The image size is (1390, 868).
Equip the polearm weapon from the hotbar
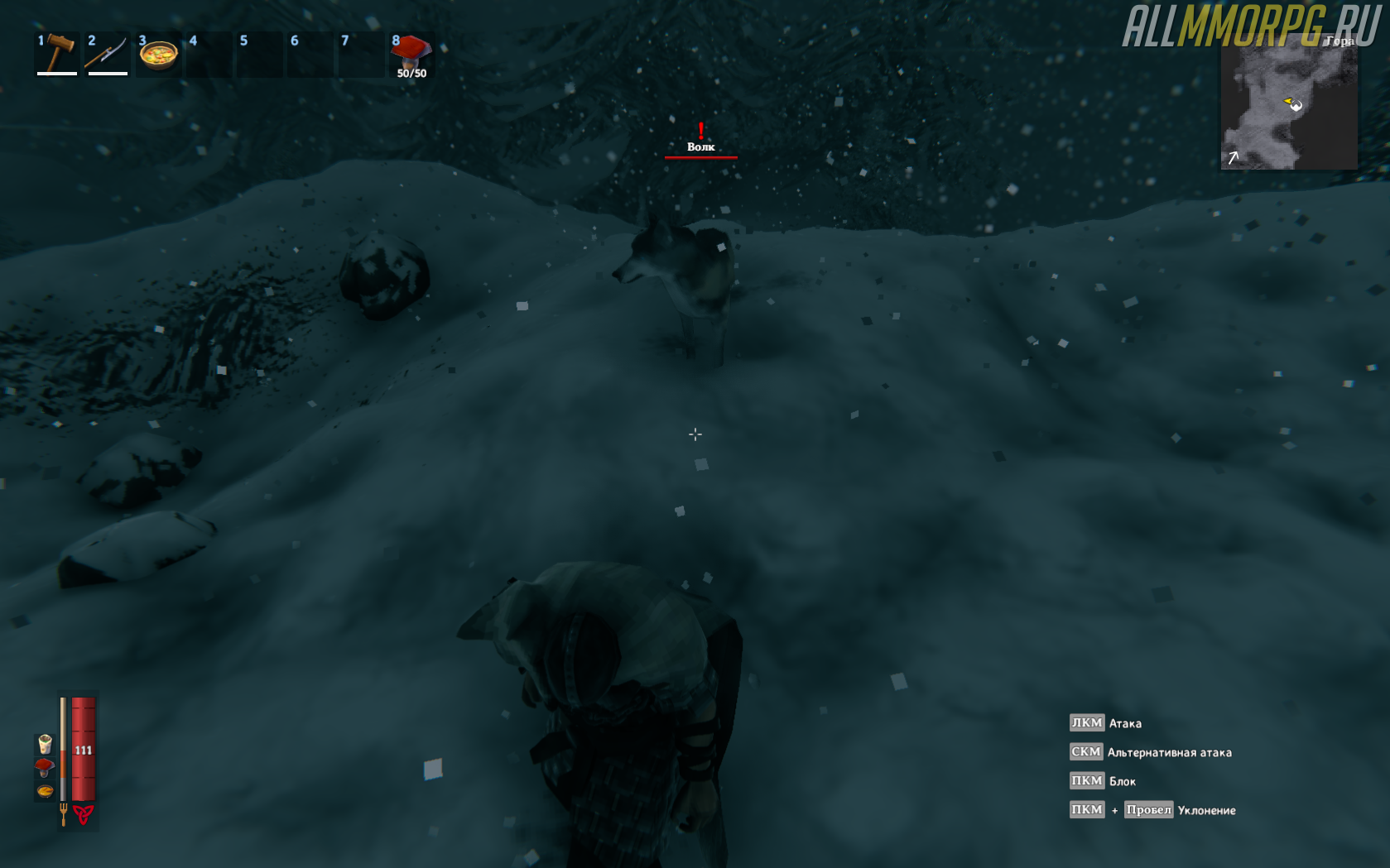click(108, 55)
